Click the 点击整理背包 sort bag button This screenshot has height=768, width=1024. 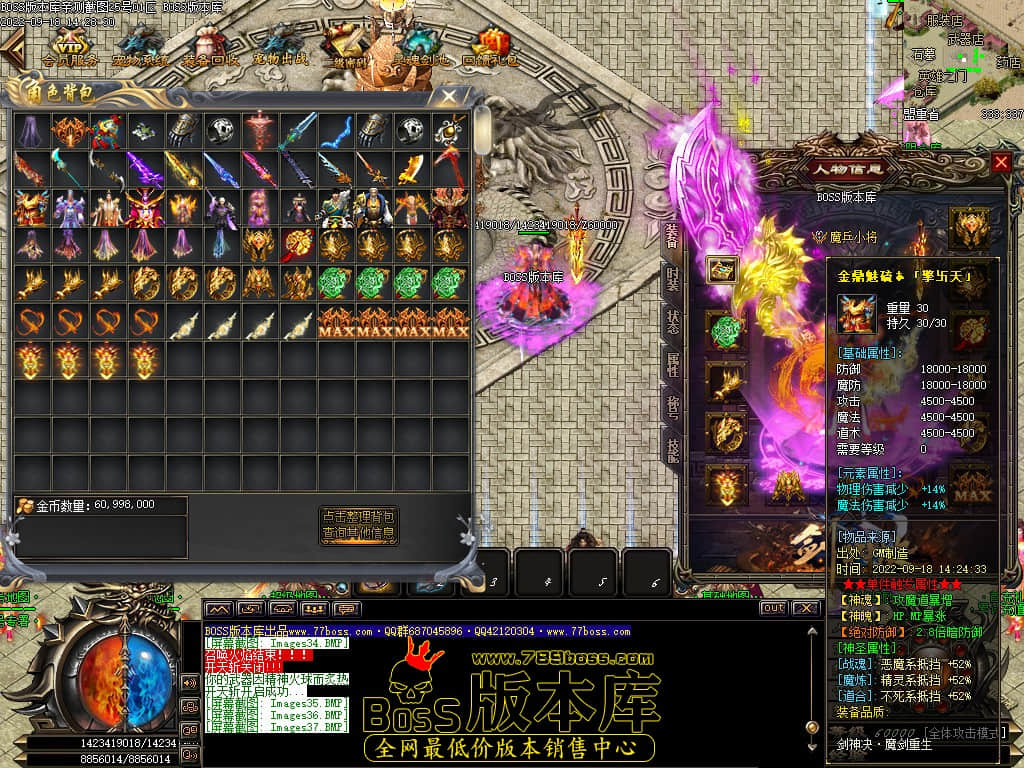click(x=359, y=517)
